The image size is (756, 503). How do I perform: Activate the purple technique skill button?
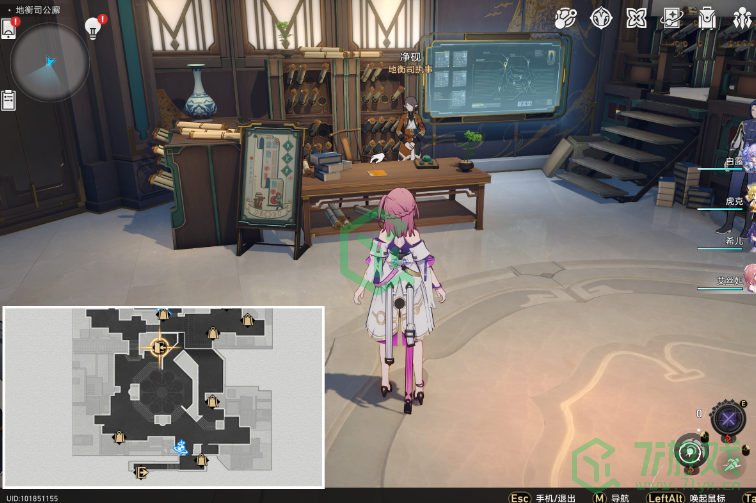[x=729, y=417]
